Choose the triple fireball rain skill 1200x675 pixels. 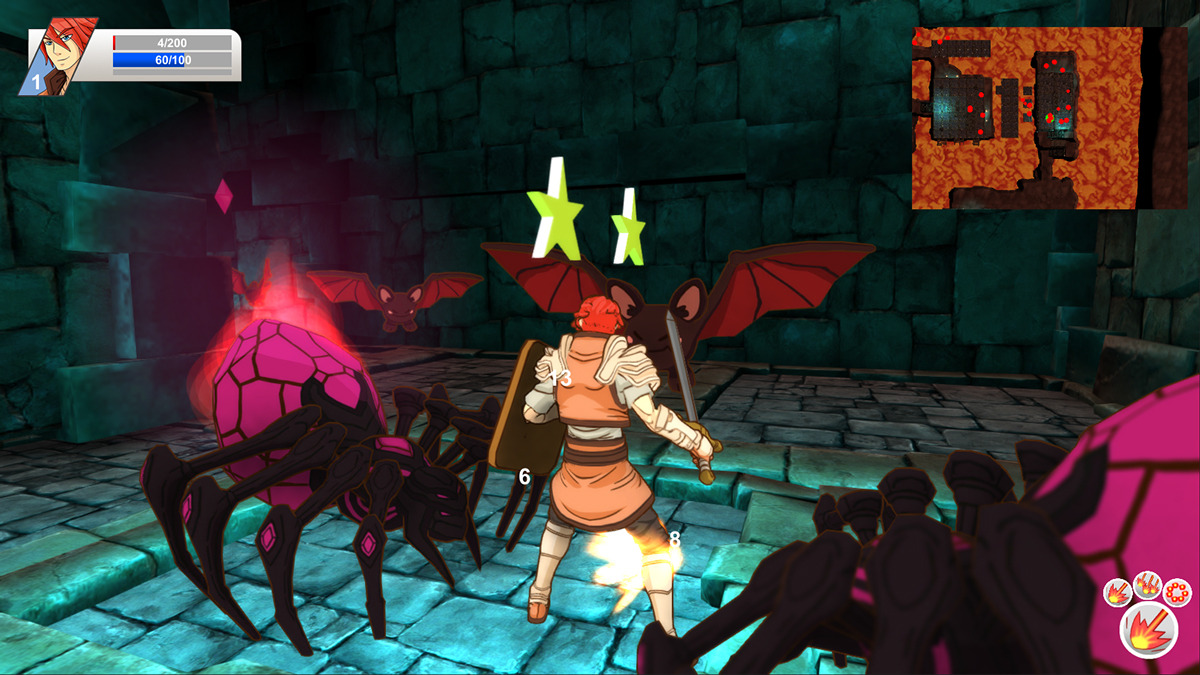[1147, 585]
